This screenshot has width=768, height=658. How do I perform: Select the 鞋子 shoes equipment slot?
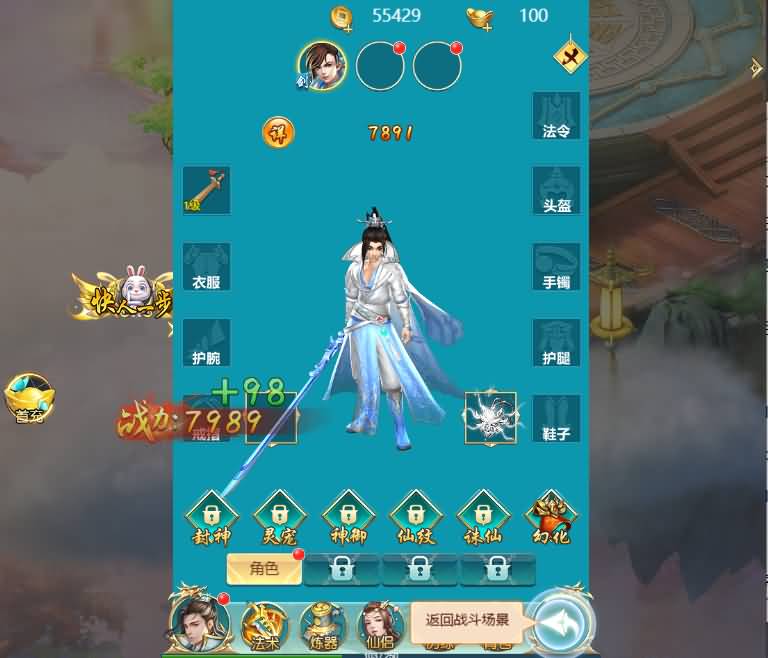point(556,418)
